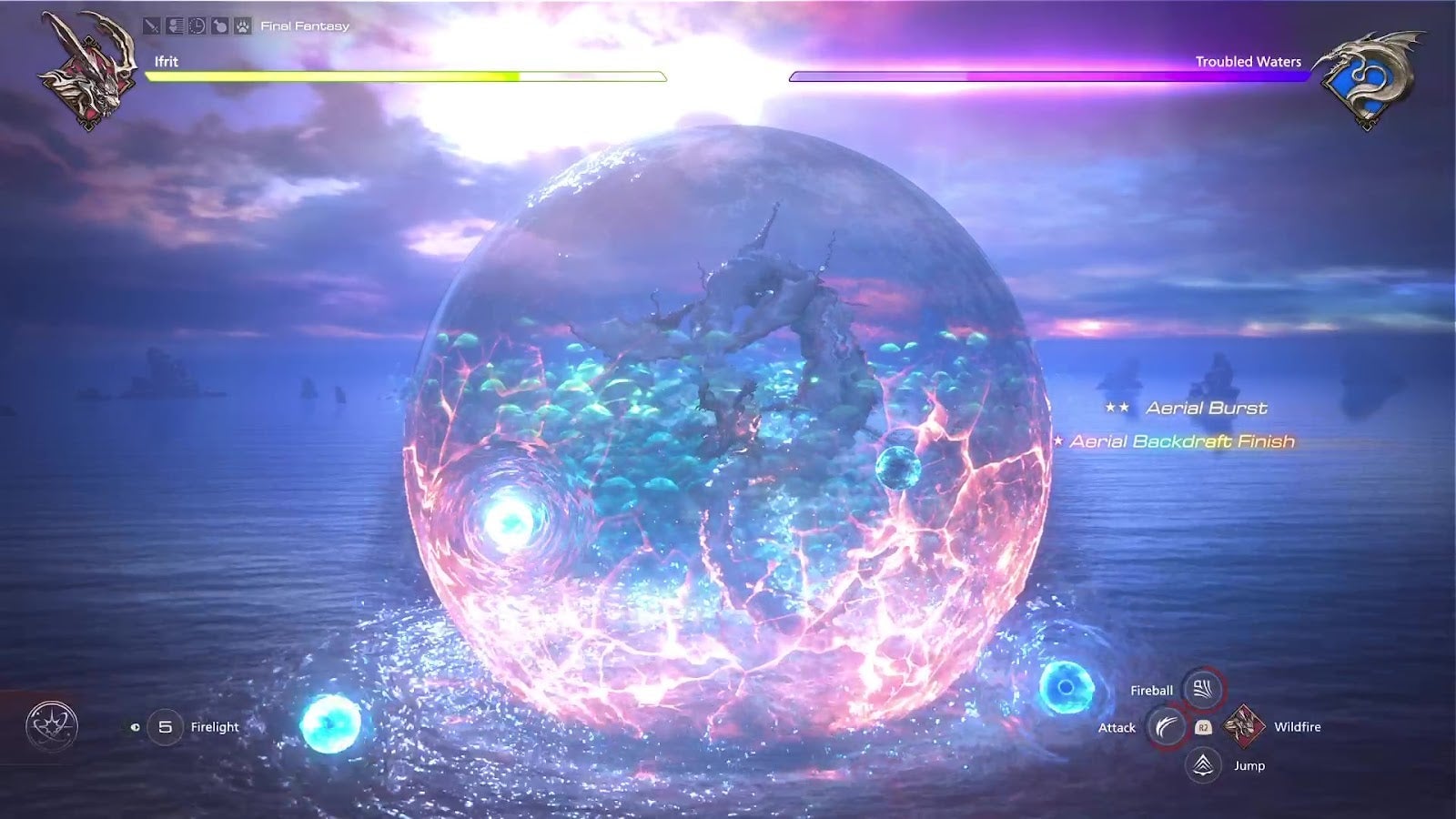Screen dimensions: 1456x819
Task: Click the Troubled Waters text label
Action: (1249, 61)
